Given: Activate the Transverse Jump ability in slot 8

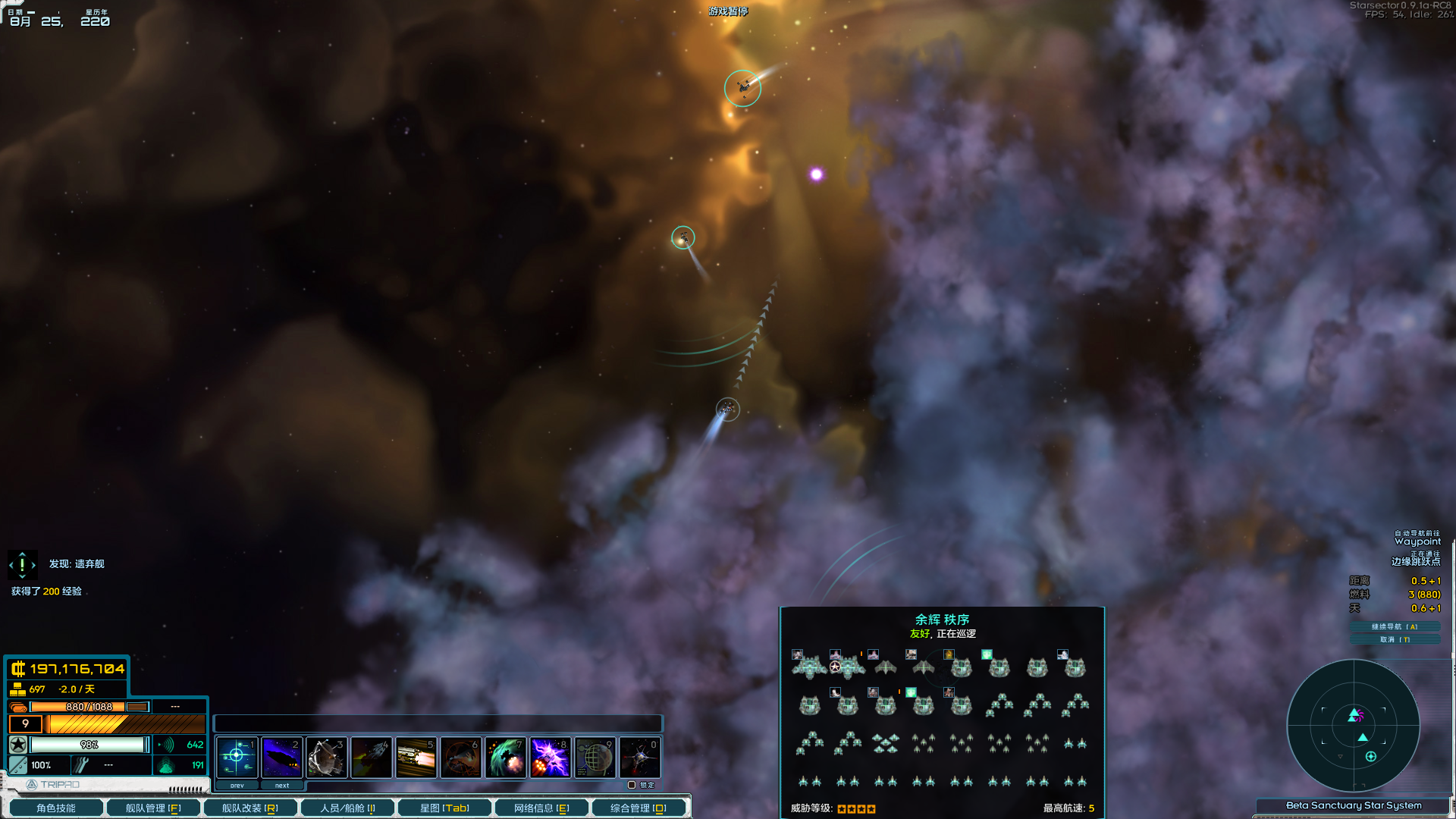Looking at the screenshot, I should pos(551,757).
